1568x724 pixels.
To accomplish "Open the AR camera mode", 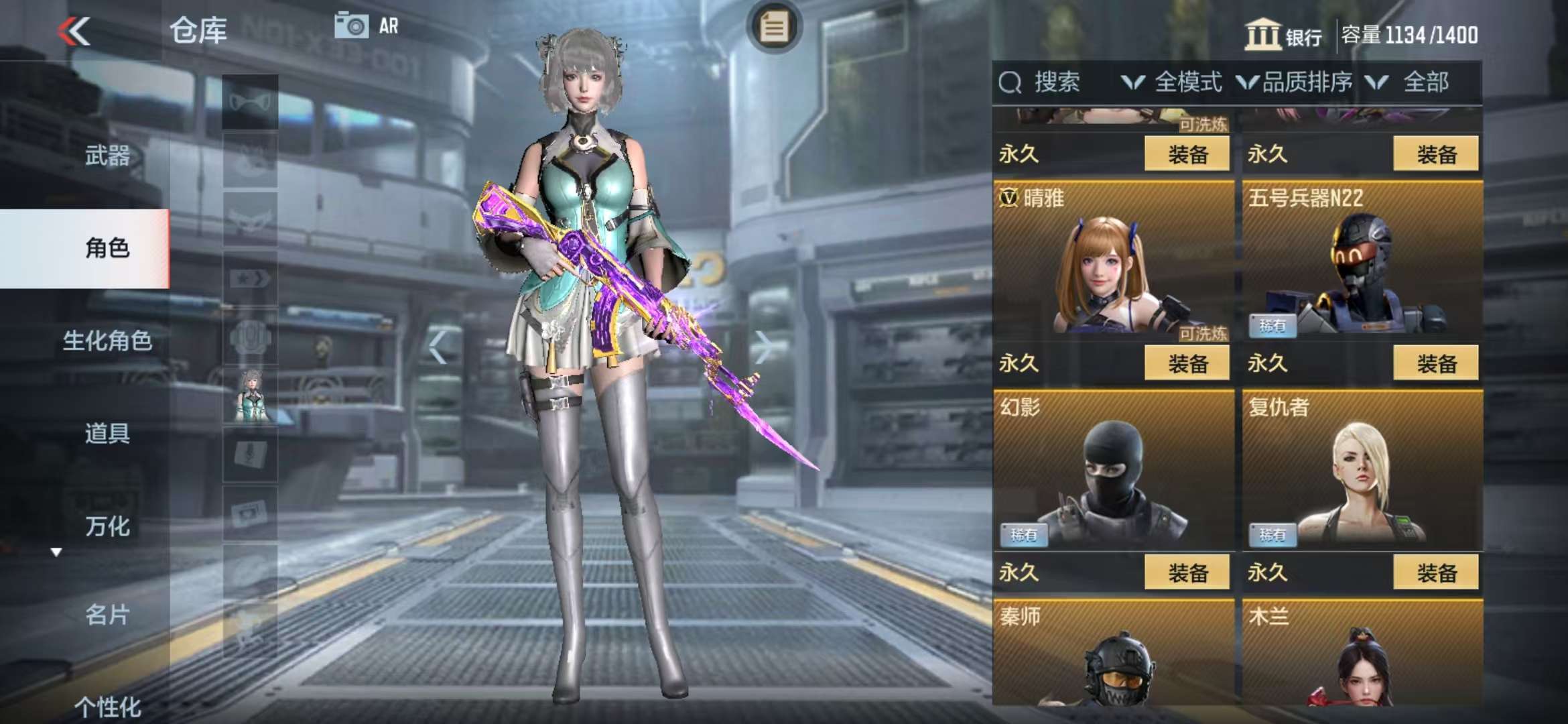I will click(x=367, y=26).
